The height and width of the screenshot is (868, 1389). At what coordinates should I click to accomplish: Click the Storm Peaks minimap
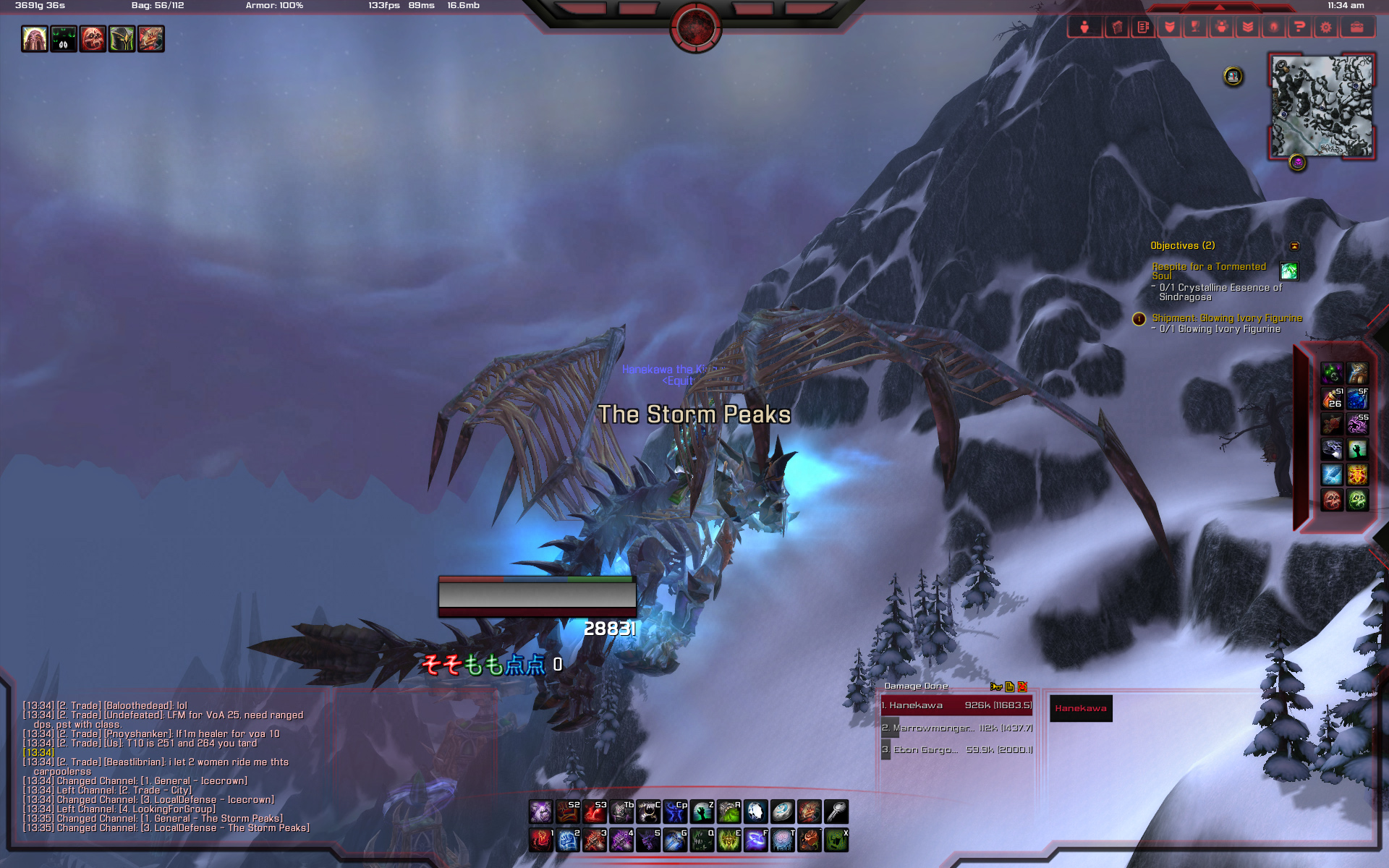(x=1322, y=106)
